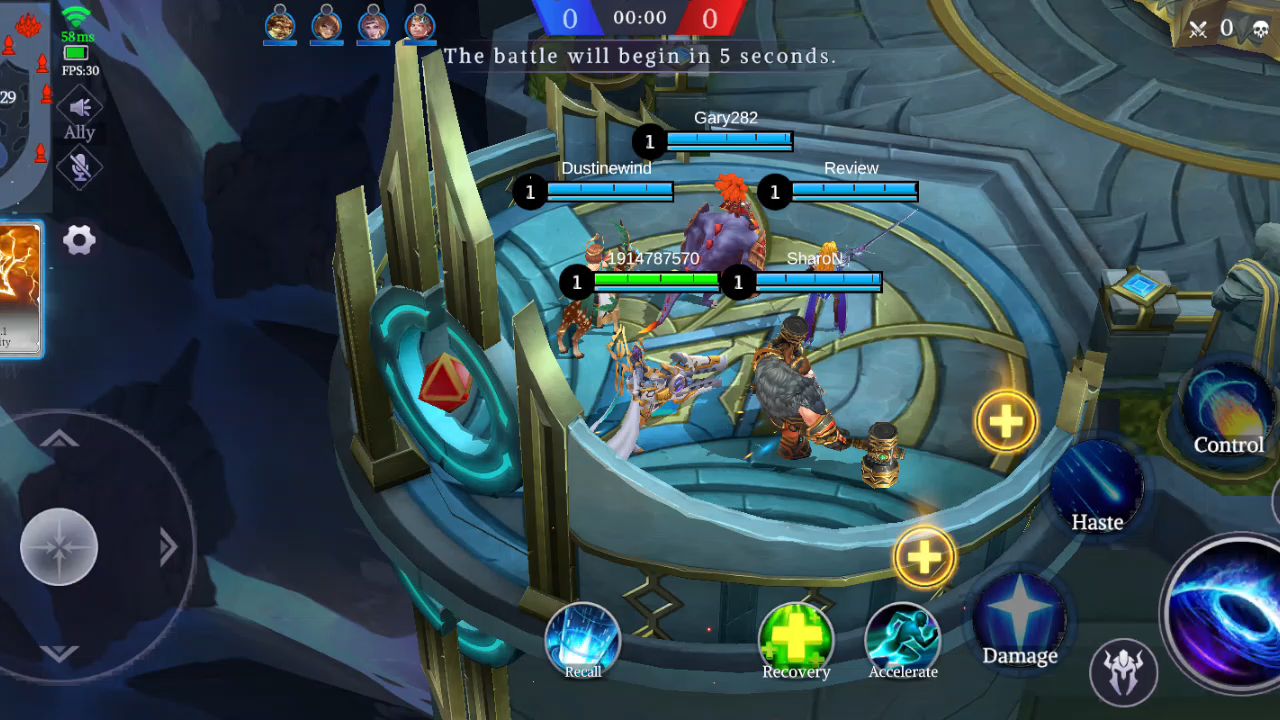The height and width of the screenshot is (720, 1280).
Task: Activate the Recall ability
Action: pyautogui.click(x=583, y=638)
